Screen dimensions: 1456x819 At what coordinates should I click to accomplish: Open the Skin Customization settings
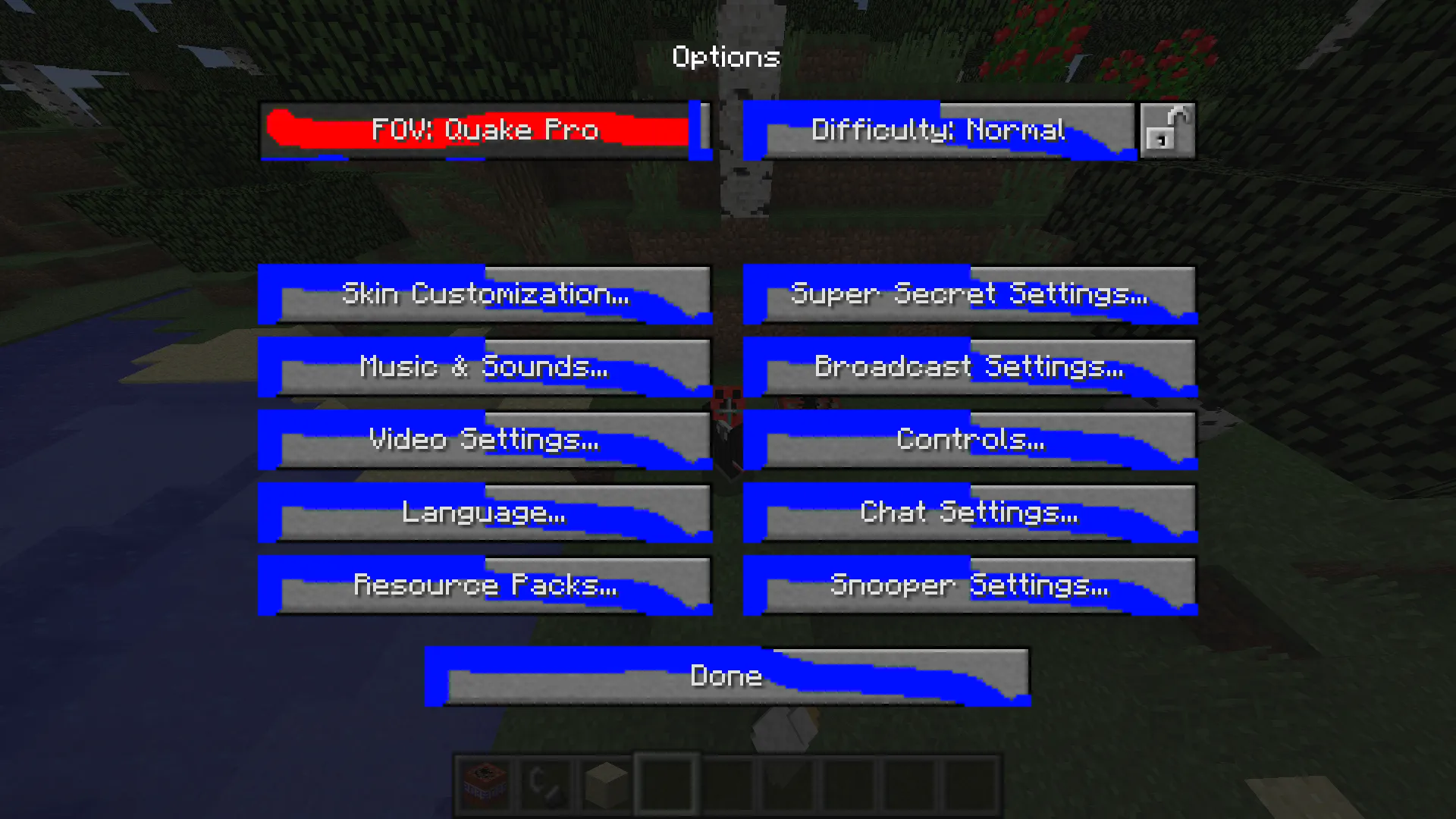coord(485,294)
